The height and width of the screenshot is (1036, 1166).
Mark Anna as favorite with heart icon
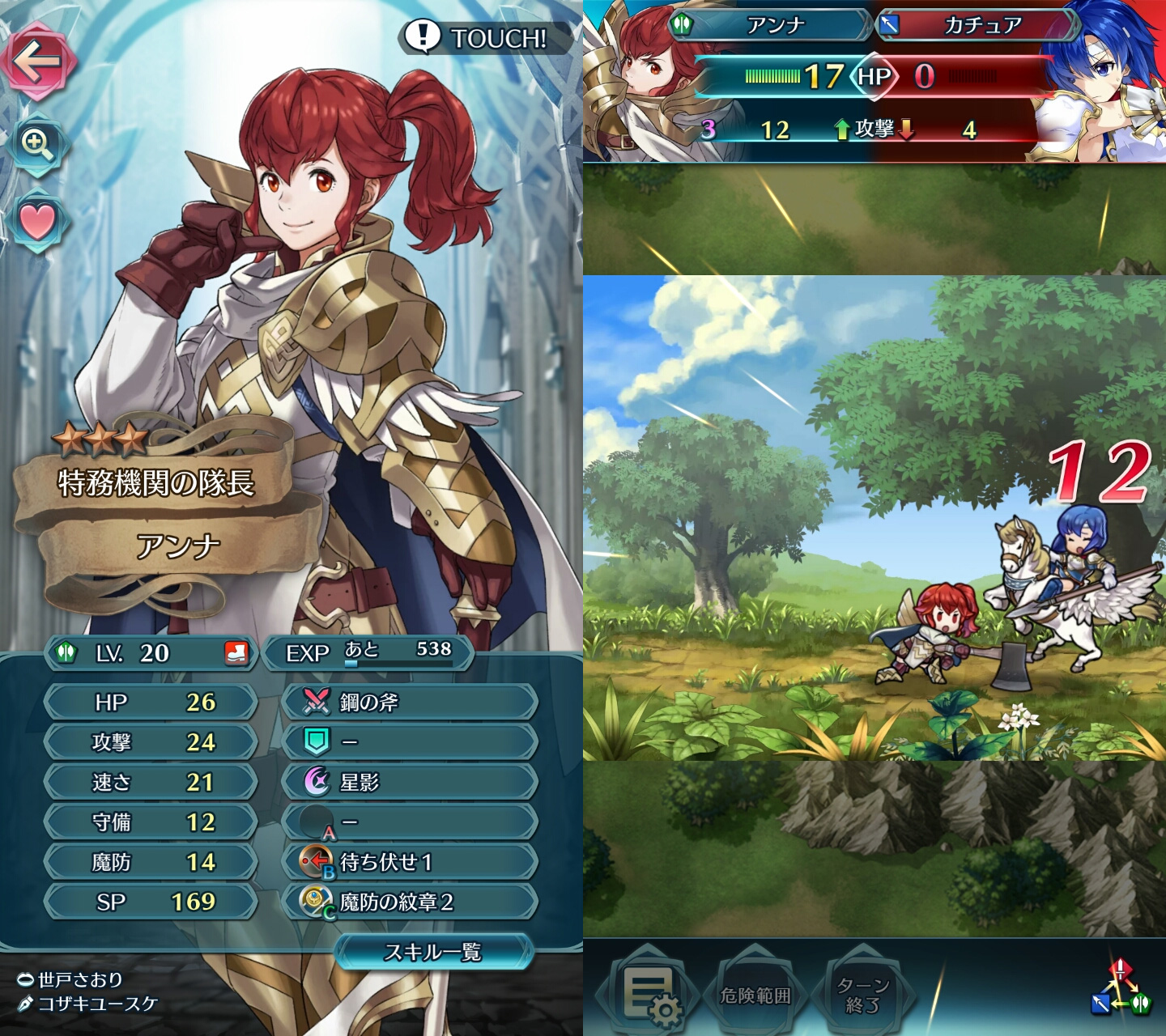point(36,221)
